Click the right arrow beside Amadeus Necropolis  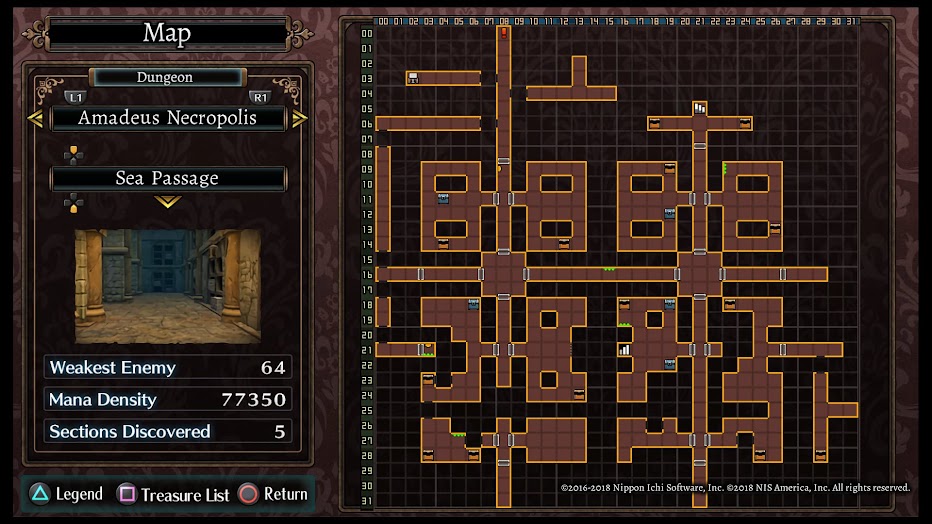point(299,118)
